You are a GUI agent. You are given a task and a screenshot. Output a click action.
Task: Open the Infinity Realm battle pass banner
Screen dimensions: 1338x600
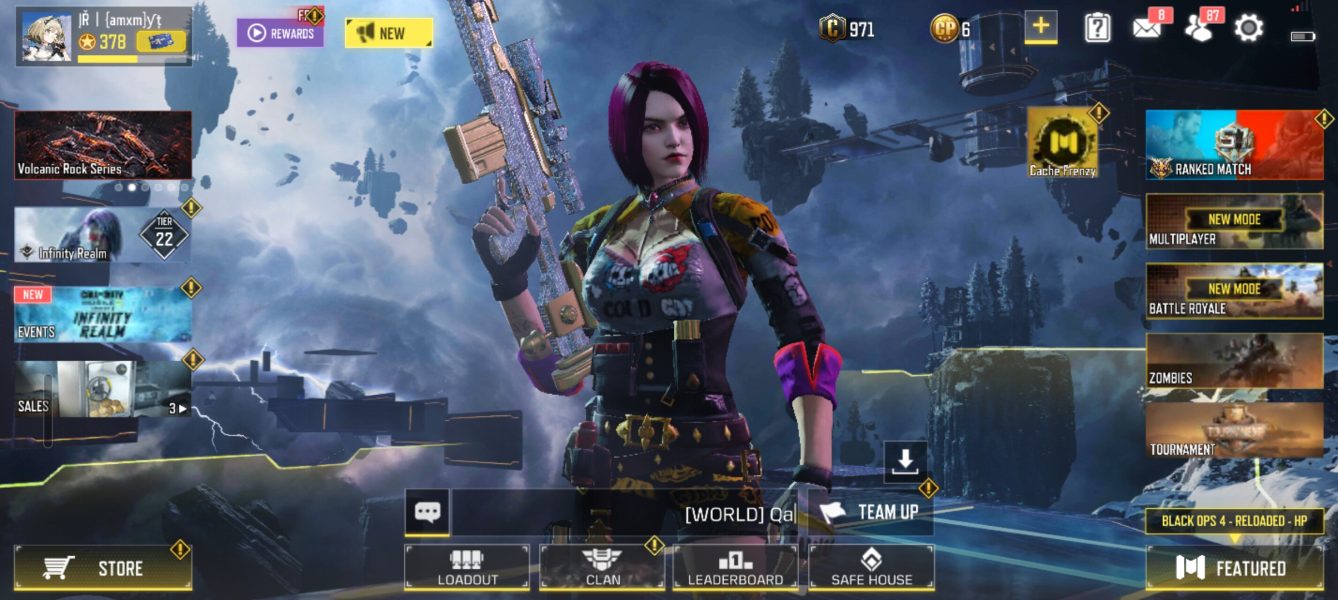tap(102, 236)
